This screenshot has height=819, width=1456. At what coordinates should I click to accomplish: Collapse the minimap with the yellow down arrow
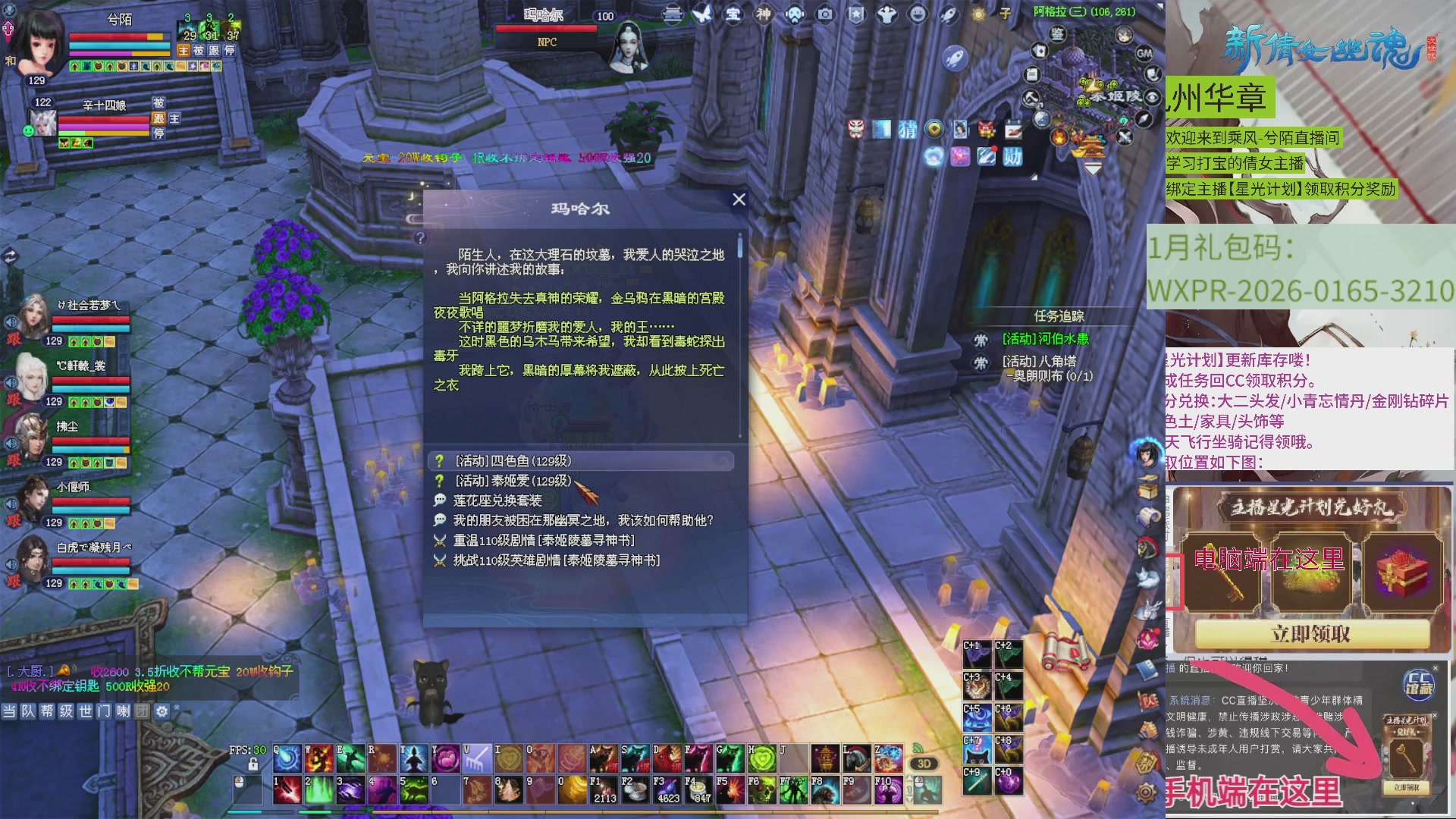(x=1093, y=168)
